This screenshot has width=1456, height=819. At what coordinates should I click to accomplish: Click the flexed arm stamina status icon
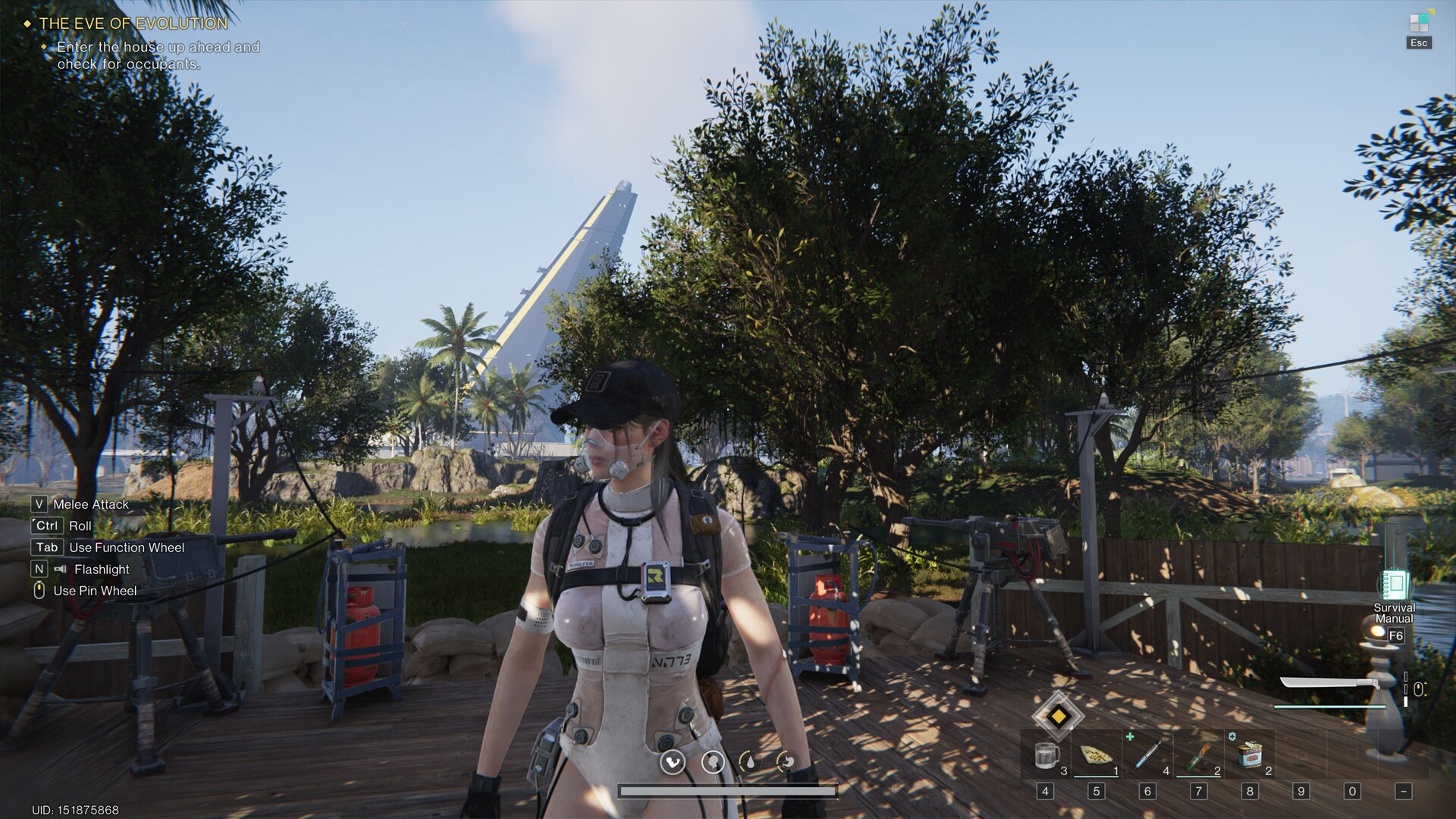pyautogui.click(x=673, y=762)
